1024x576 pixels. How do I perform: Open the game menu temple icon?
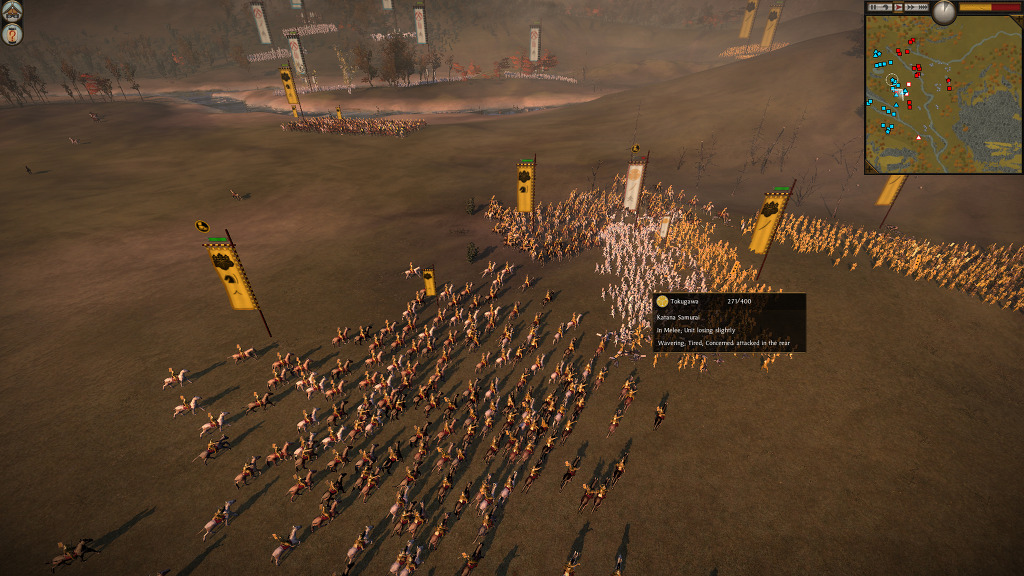tap(11, 12)
